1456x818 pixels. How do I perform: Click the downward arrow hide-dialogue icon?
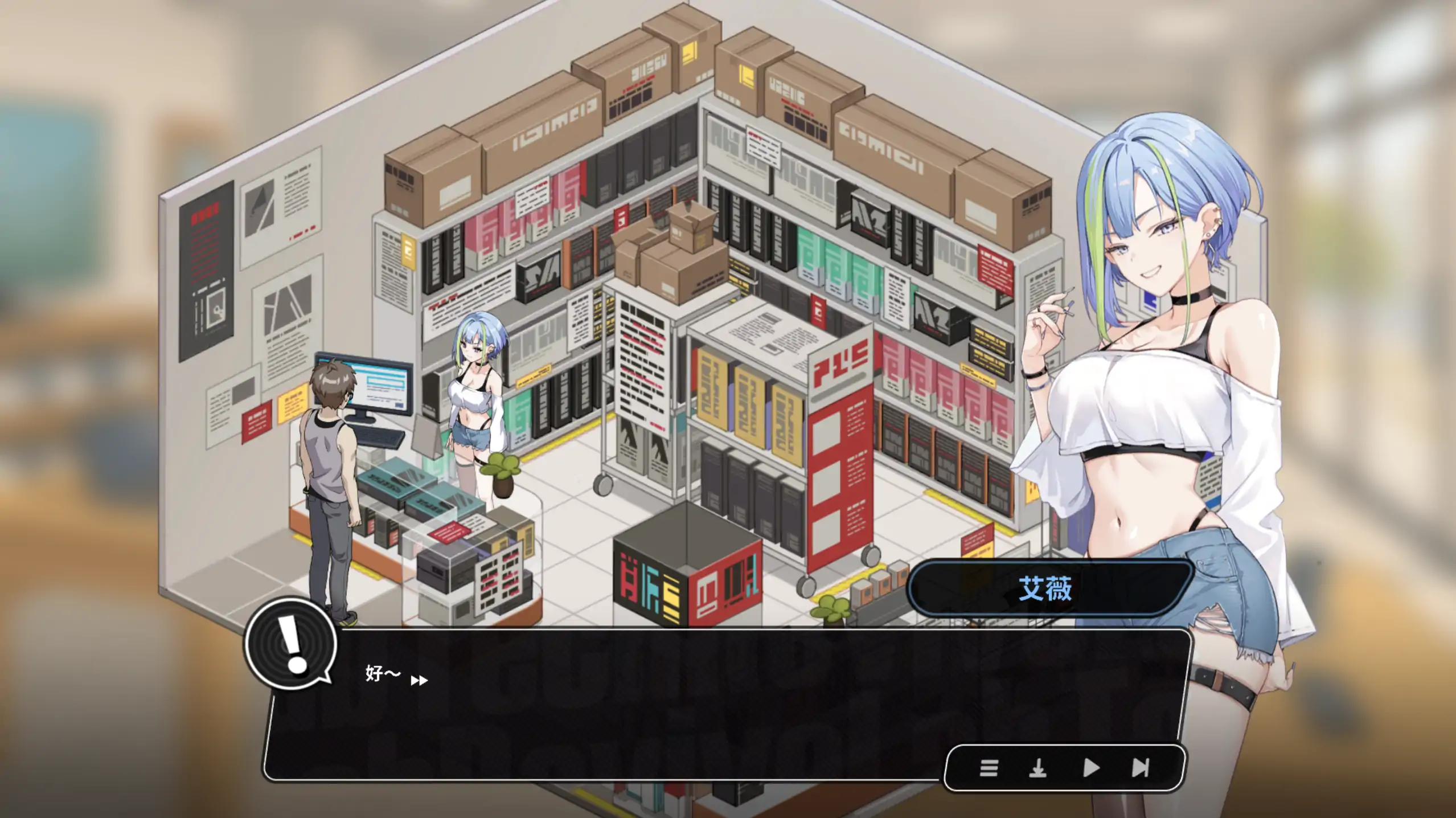point(1037,768)
